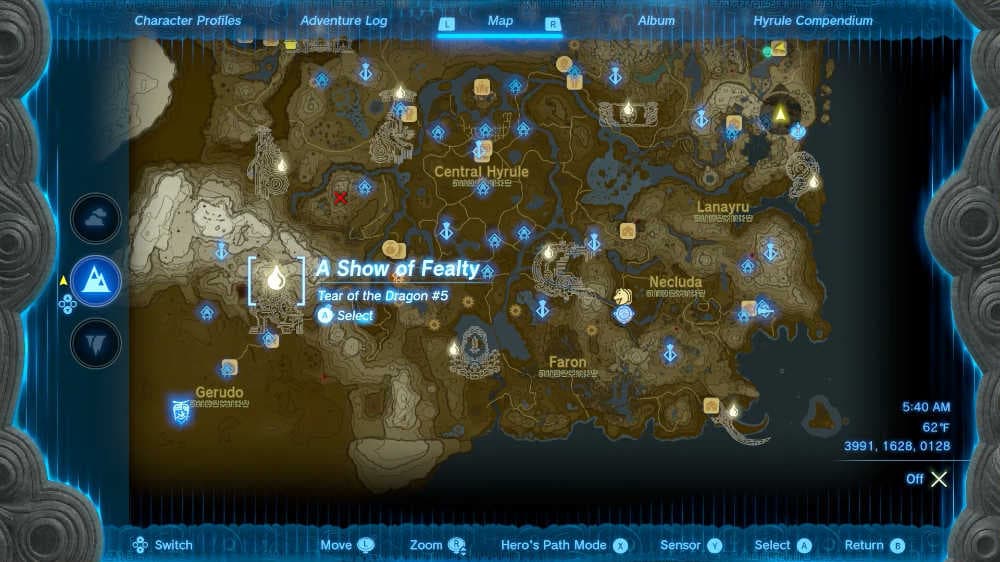The image size is (1000, 562).
Task: Click the Central Hyrule region label
Action: [481, 172]
